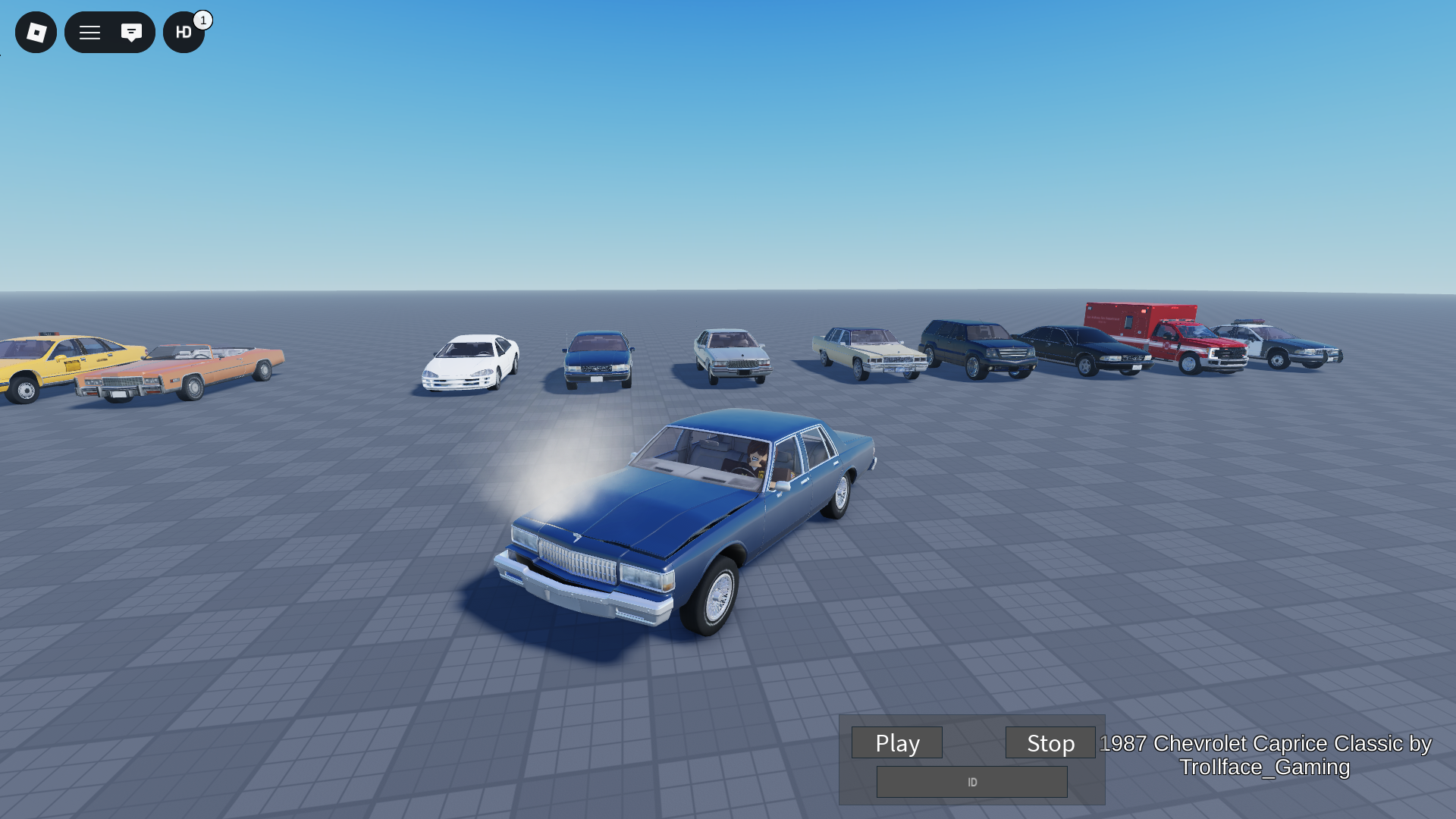The height and width of the screenshot is (819, 1456).
Task: Open the hamburger menu icon
Action: 89,33
